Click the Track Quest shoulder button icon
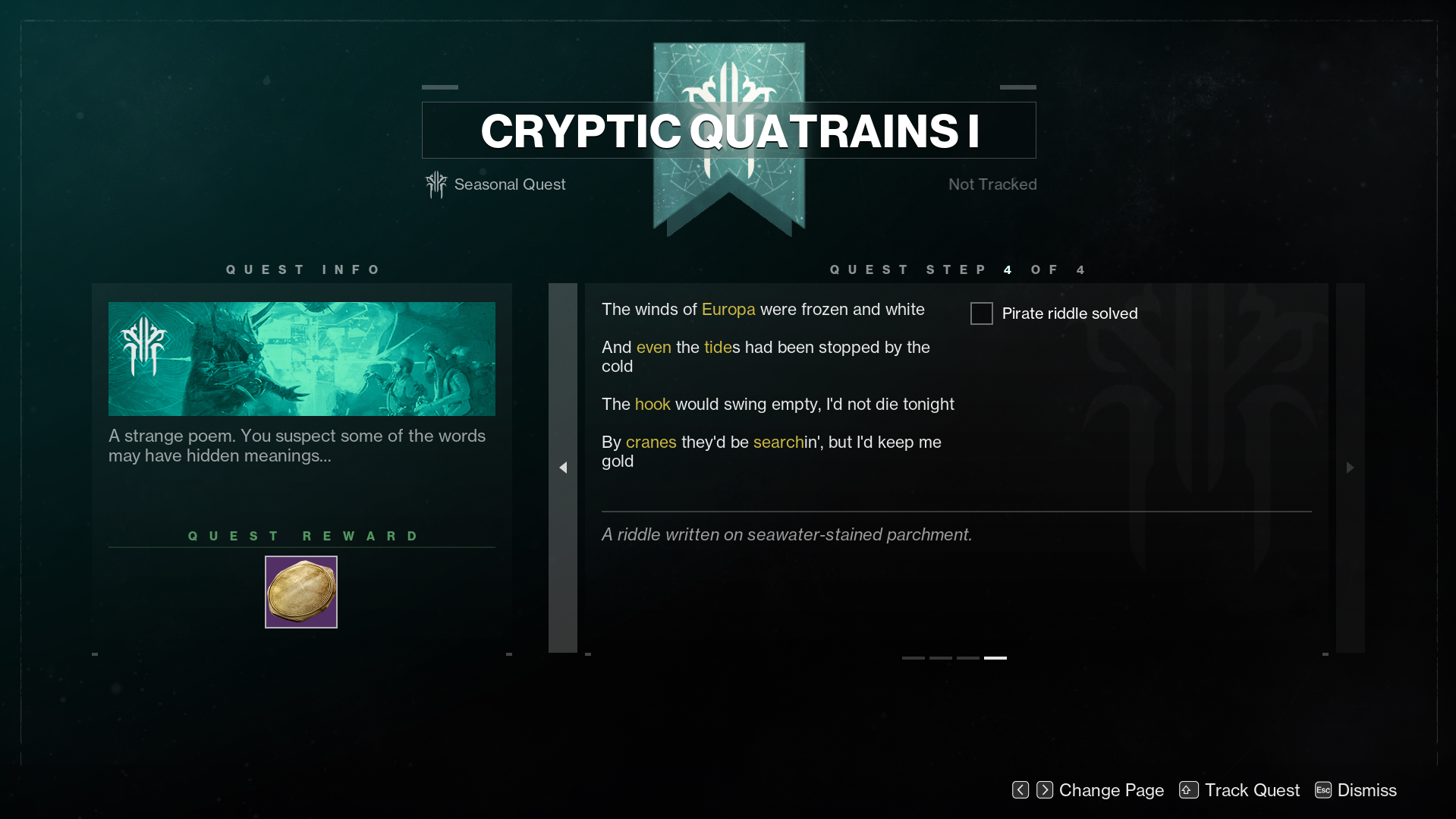This screenshot has width=1456, height=819. tap(1188, 789)
